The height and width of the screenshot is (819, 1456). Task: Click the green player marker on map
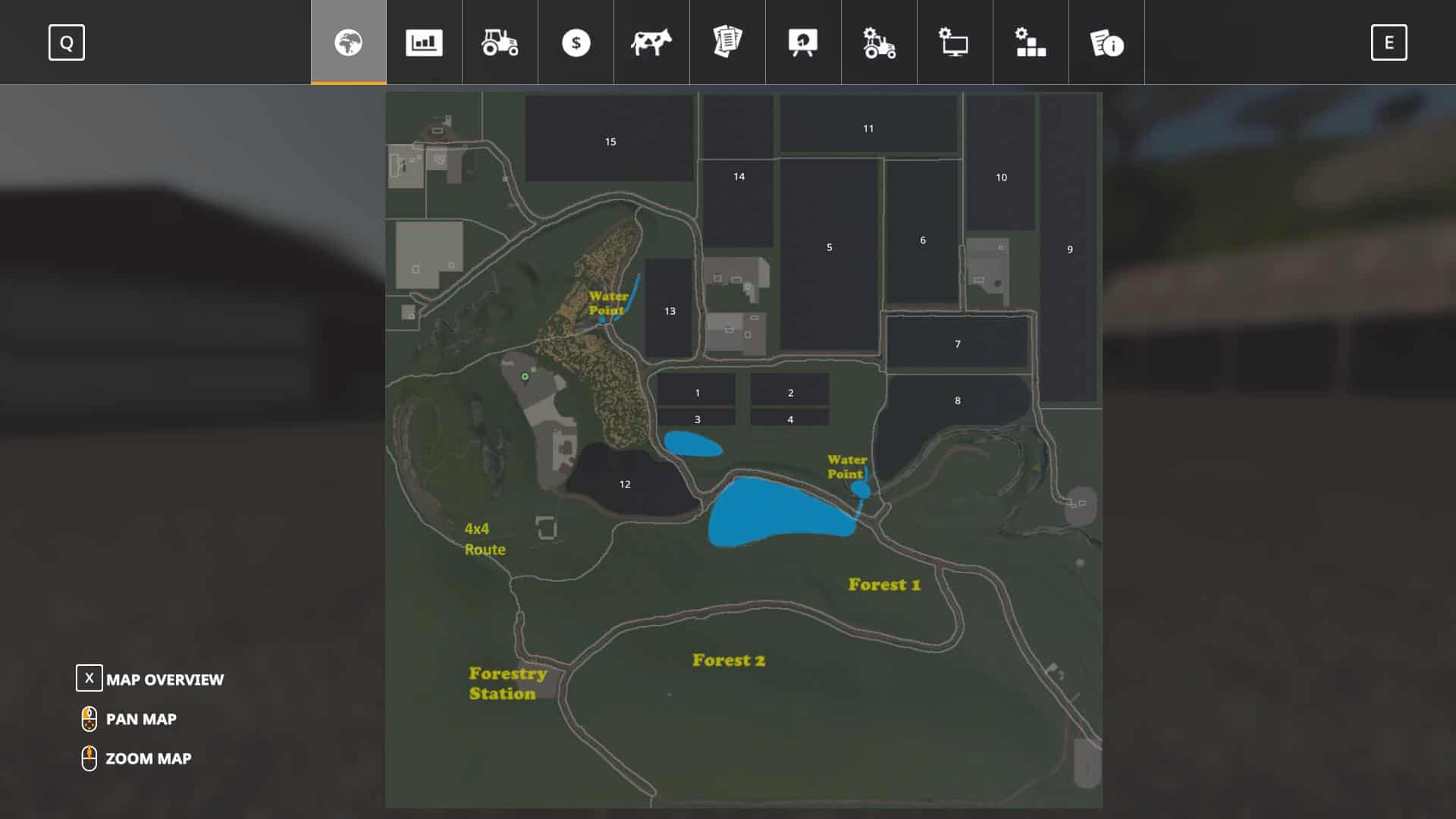525,376
